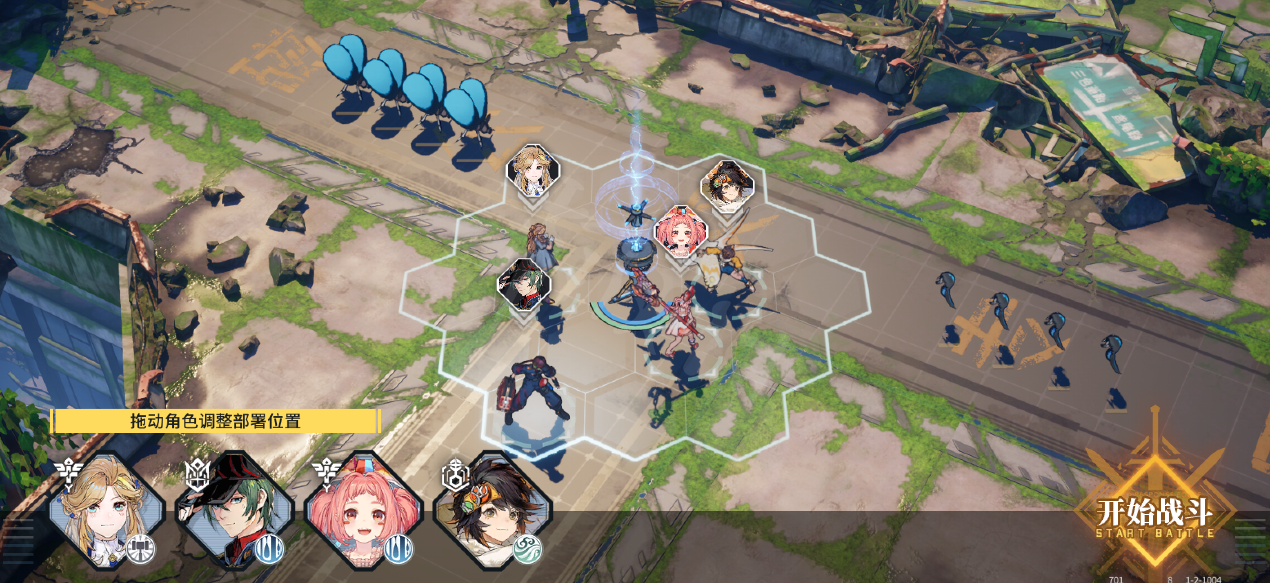The image size is (1270, 583).
Task: Select the pink-haired girl's marker on the hex grid
Action: (x=681, y=232)
